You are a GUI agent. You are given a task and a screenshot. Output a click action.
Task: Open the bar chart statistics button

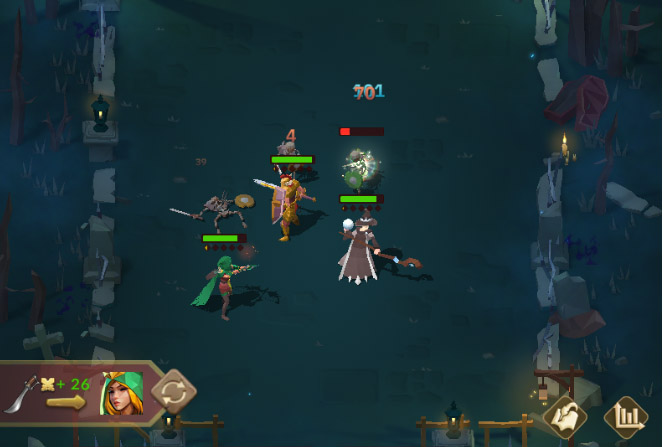point(627,416)
